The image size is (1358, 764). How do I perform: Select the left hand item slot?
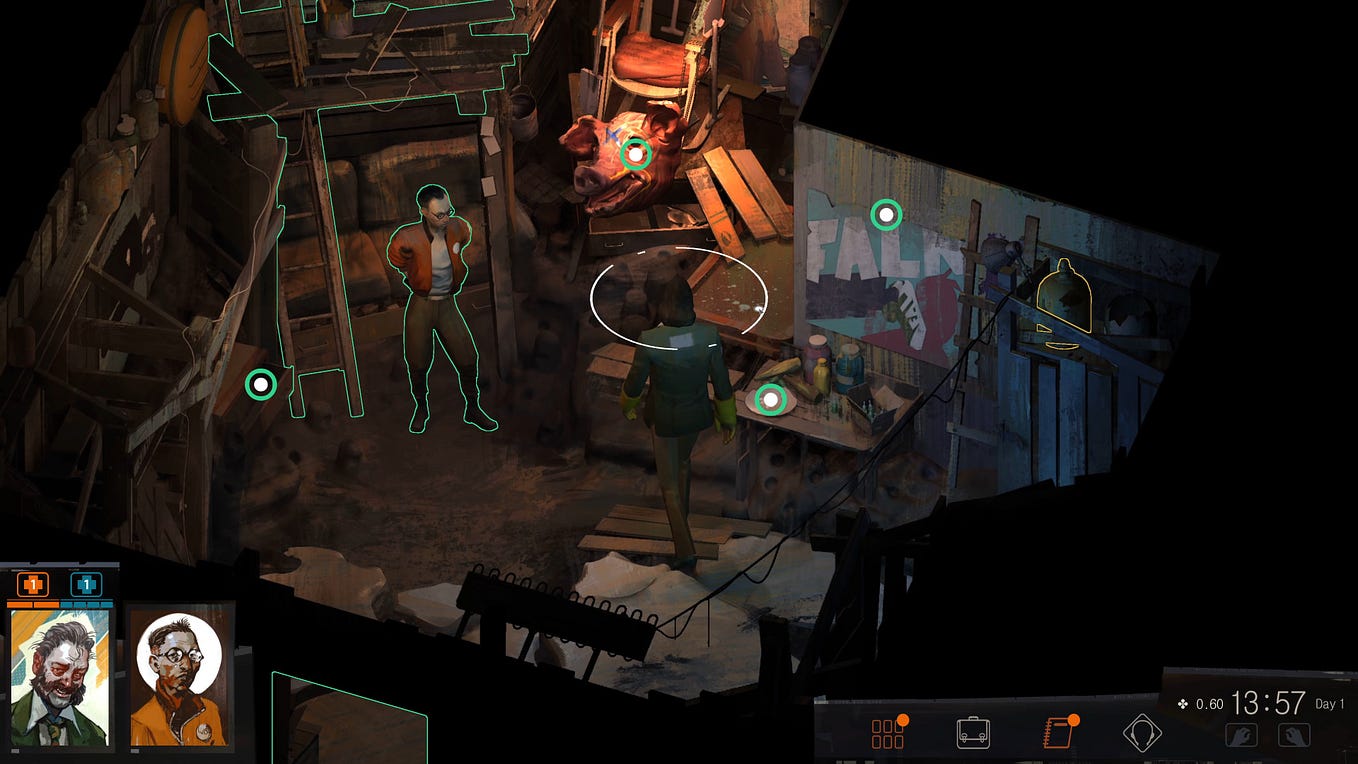(1241, 735)
